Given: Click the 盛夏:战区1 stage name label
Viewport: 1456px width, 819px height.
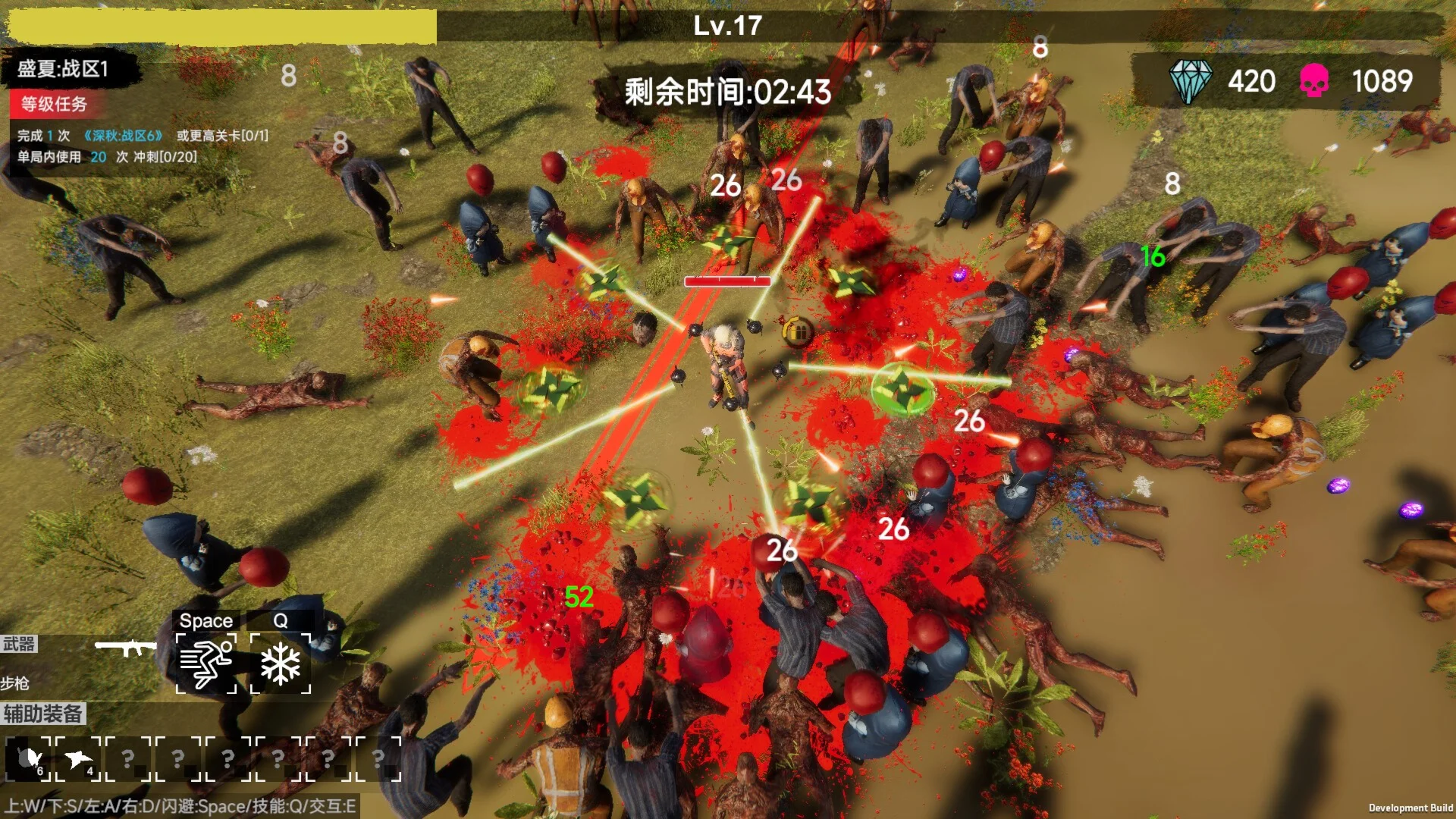Looking at the screenshot, I should point(64,69).
